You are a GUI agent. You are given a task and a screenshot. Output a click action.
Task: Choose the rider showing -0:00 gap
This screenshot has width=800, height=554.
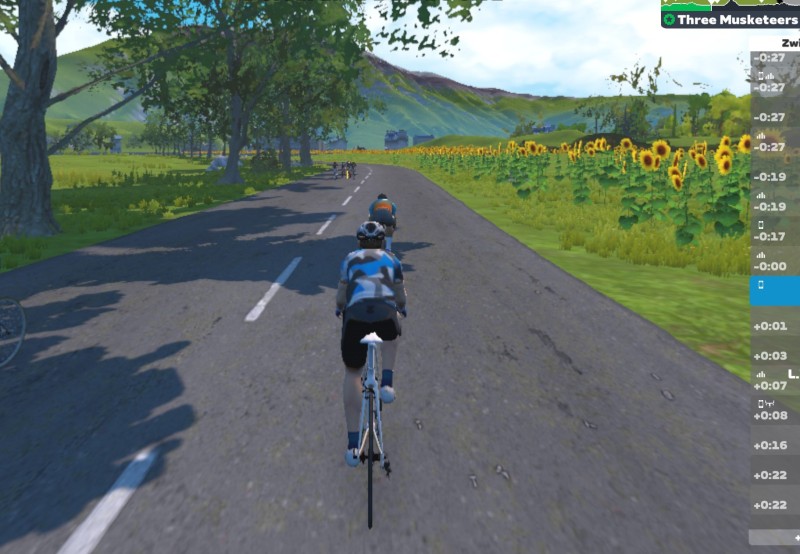pyautogui.click(x=774, y=262)
